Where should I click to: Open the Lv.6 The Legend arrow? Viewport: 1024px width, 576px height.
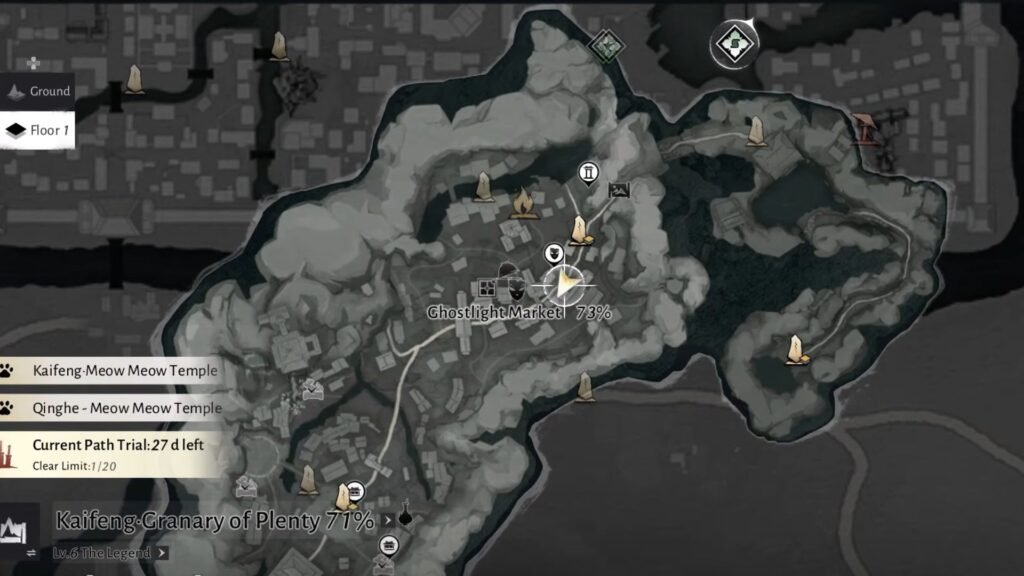pos(162,552)
